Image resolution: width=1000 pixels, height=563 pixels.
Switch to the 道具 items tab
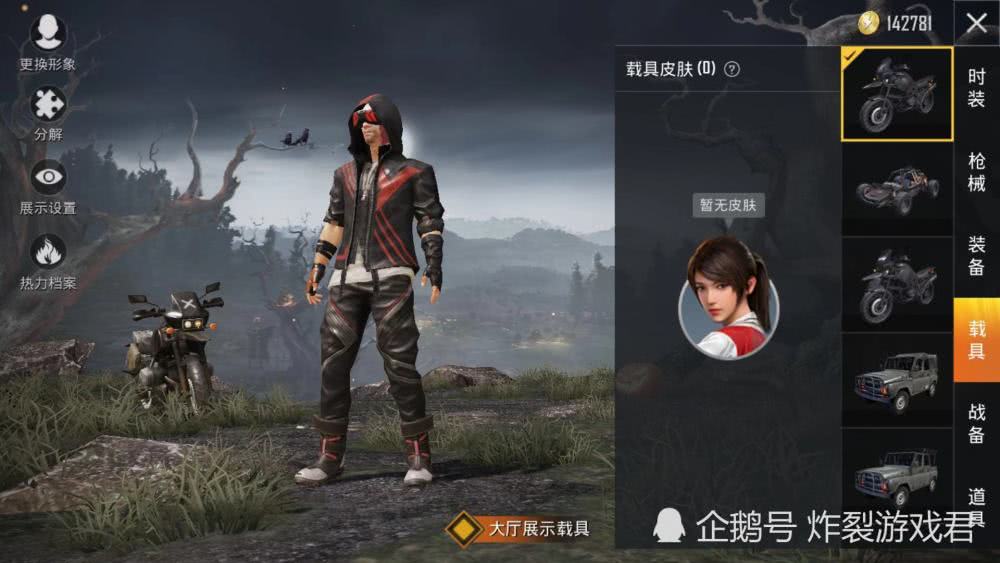click(x=976, y=505)
